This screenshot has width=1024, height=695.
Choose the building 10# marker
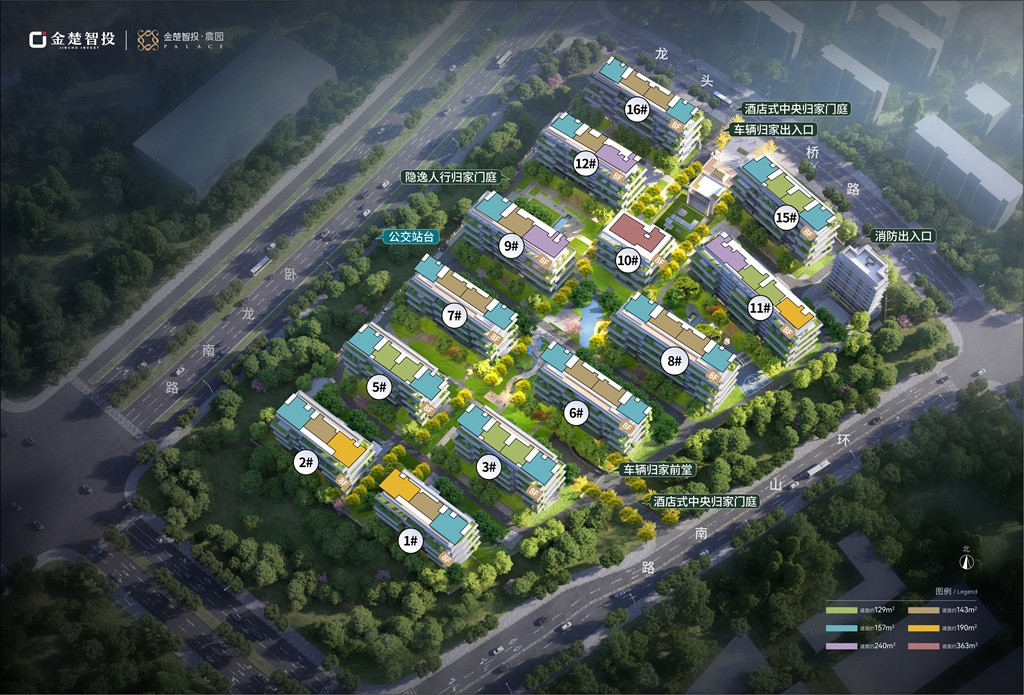point(628,261)
